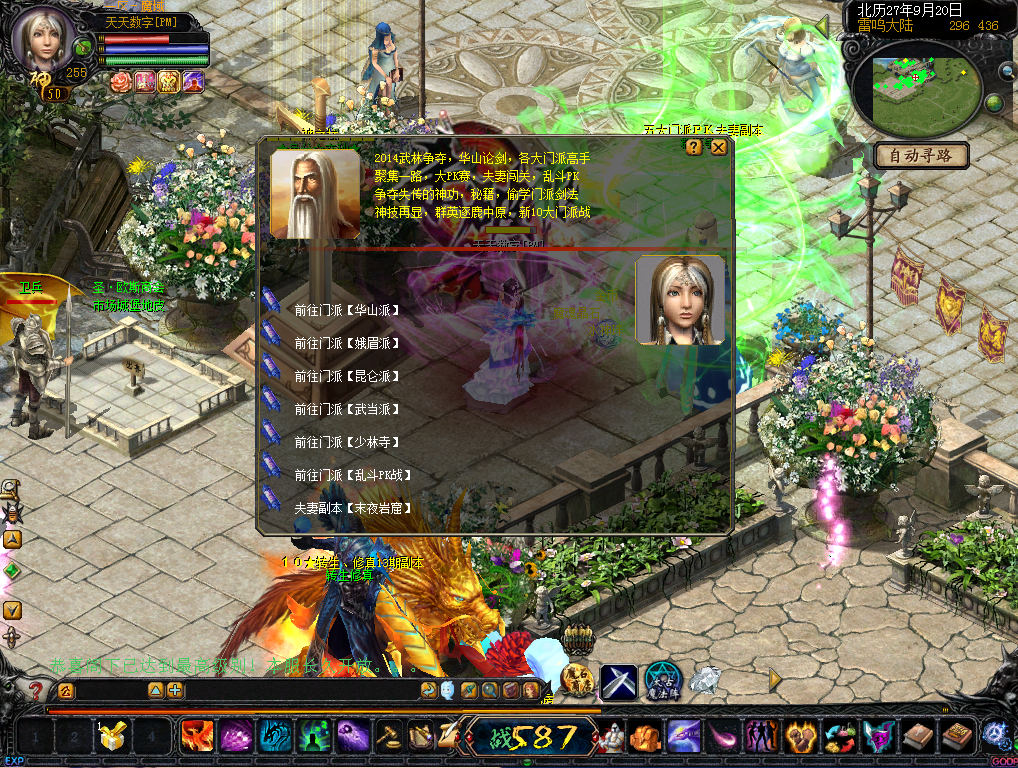Screen dimensions: 1018x768
Task: Go to 【少林寺】 from the list
Action: click(347, 442)
